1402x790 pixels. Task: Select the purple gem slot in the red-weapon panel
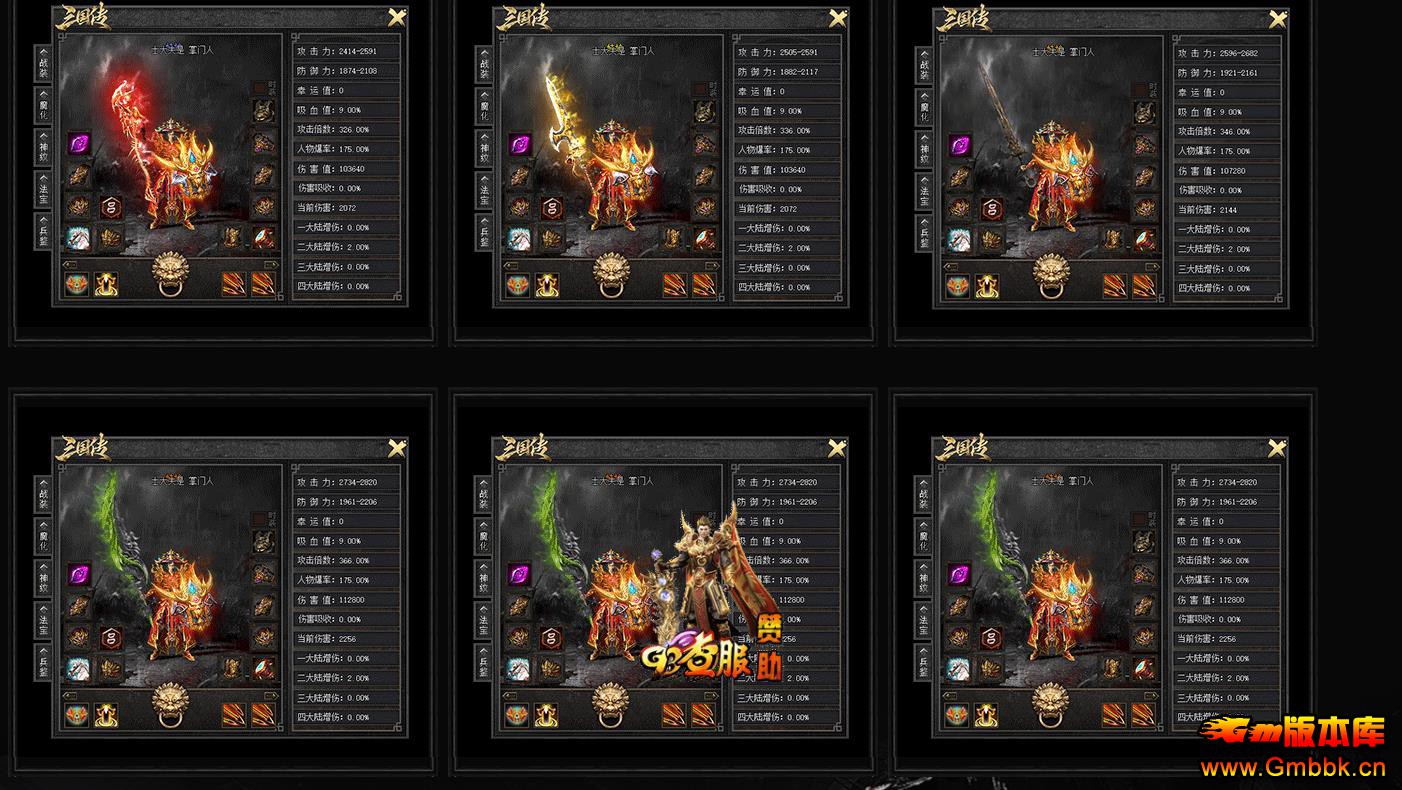pos(79,144)
